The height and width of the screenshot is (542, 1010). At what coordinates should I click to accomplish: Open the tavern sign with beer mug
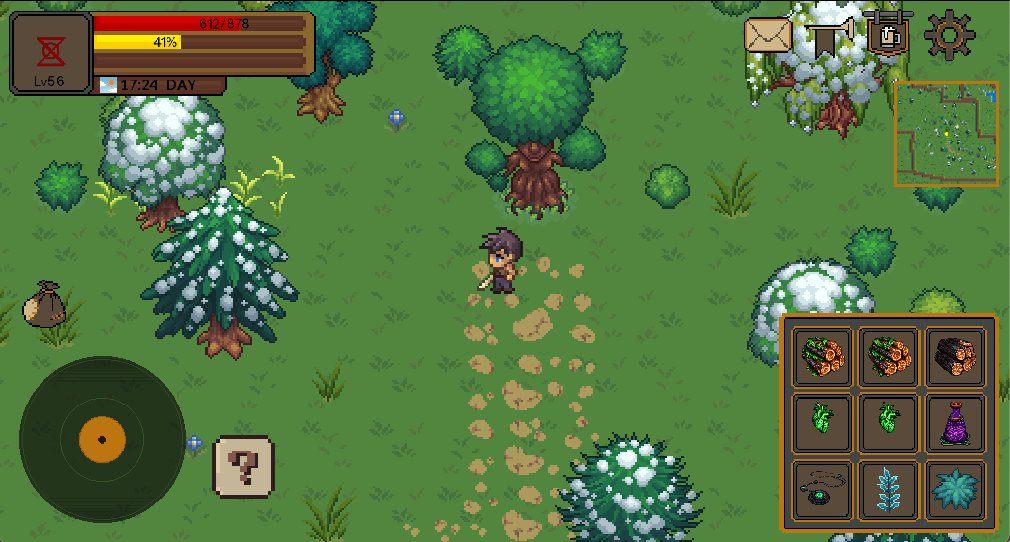888,33
